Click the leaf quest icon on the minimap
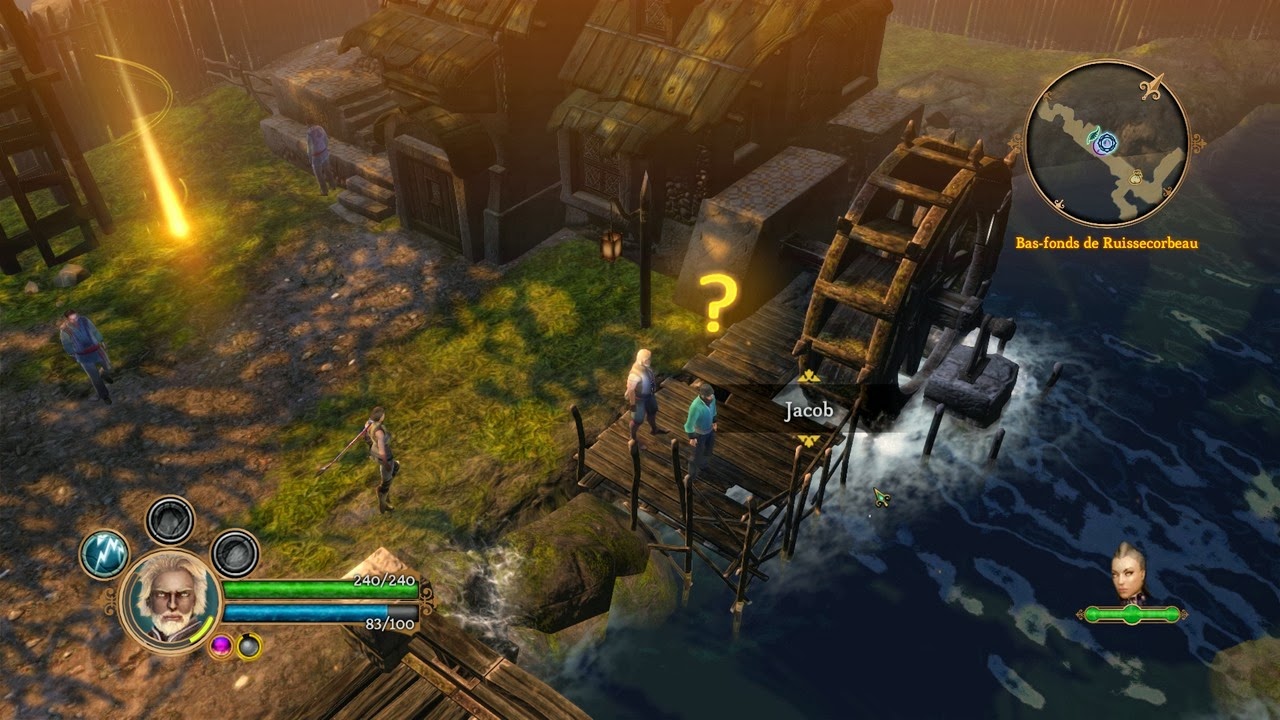Image resolution: width=1280 pixels, height=720 pixels. point(1092,136)
